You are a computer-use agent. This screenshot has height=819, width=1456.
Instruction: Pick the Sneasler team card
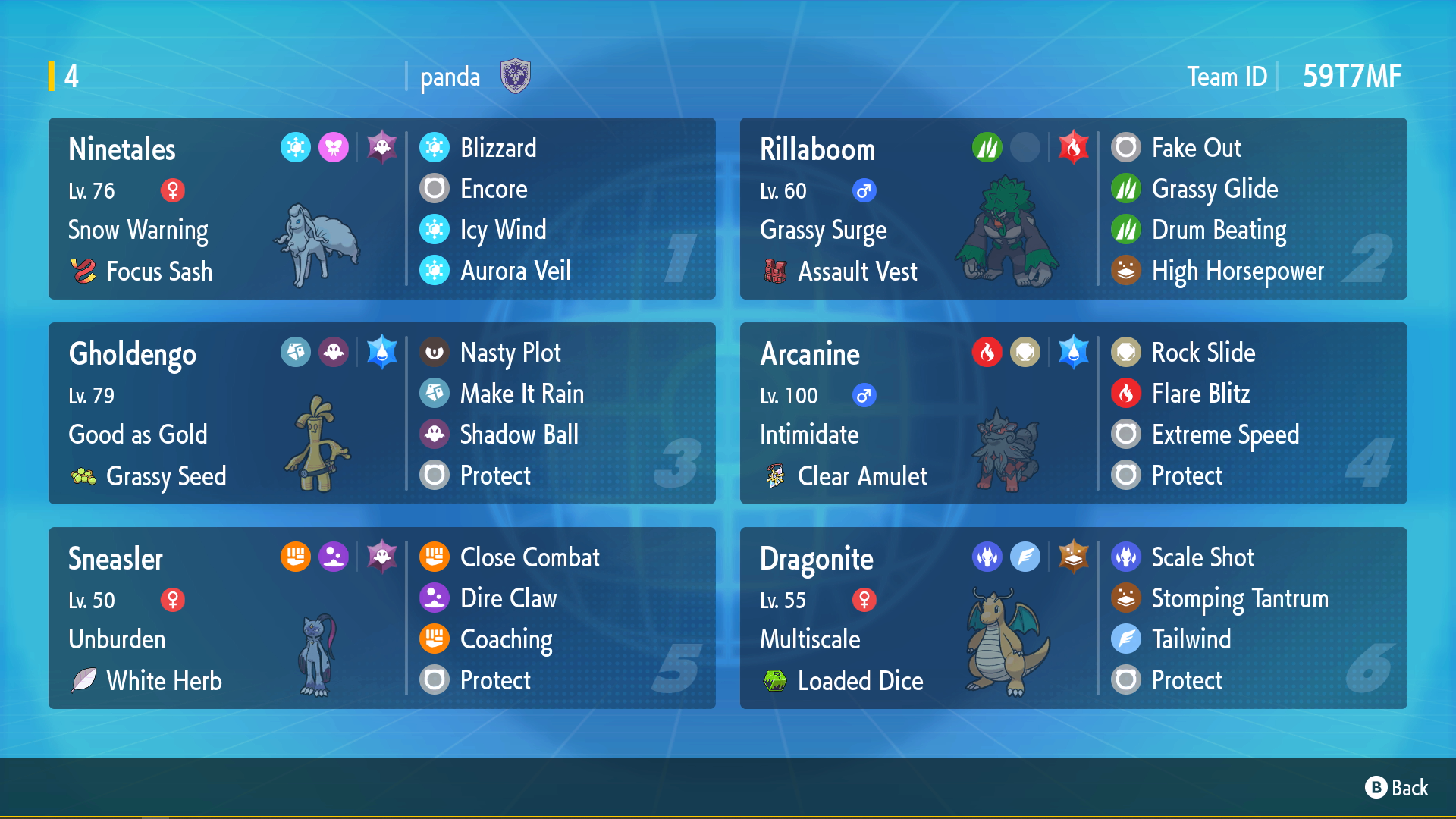381,618
